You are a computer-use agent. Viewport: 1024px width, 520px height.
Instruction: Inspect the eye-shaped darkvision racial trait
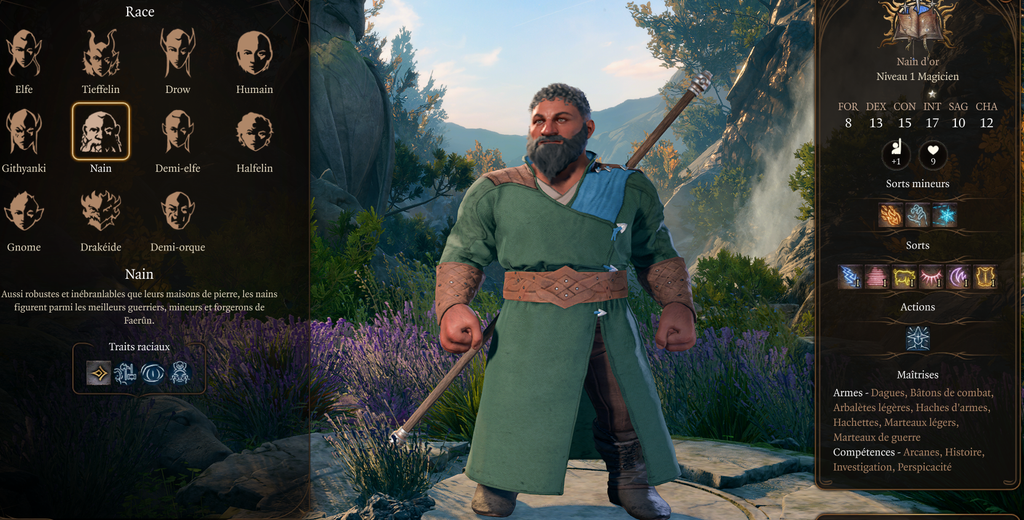pos(153,373)
